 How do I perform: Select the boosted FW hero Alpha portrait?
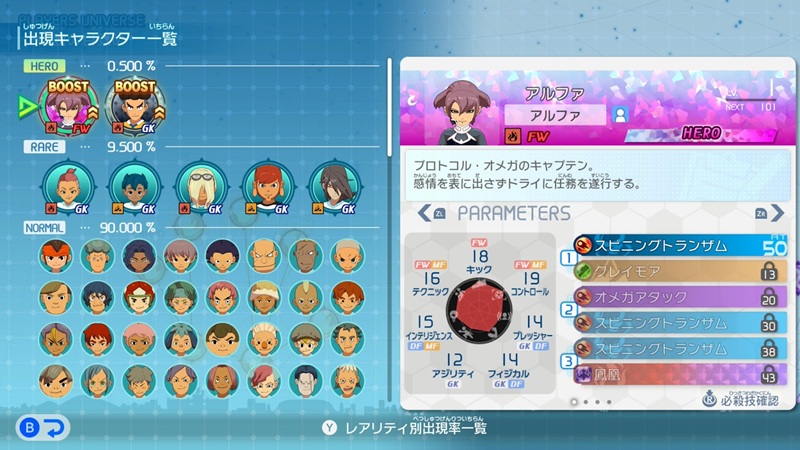tap(66, 105)
